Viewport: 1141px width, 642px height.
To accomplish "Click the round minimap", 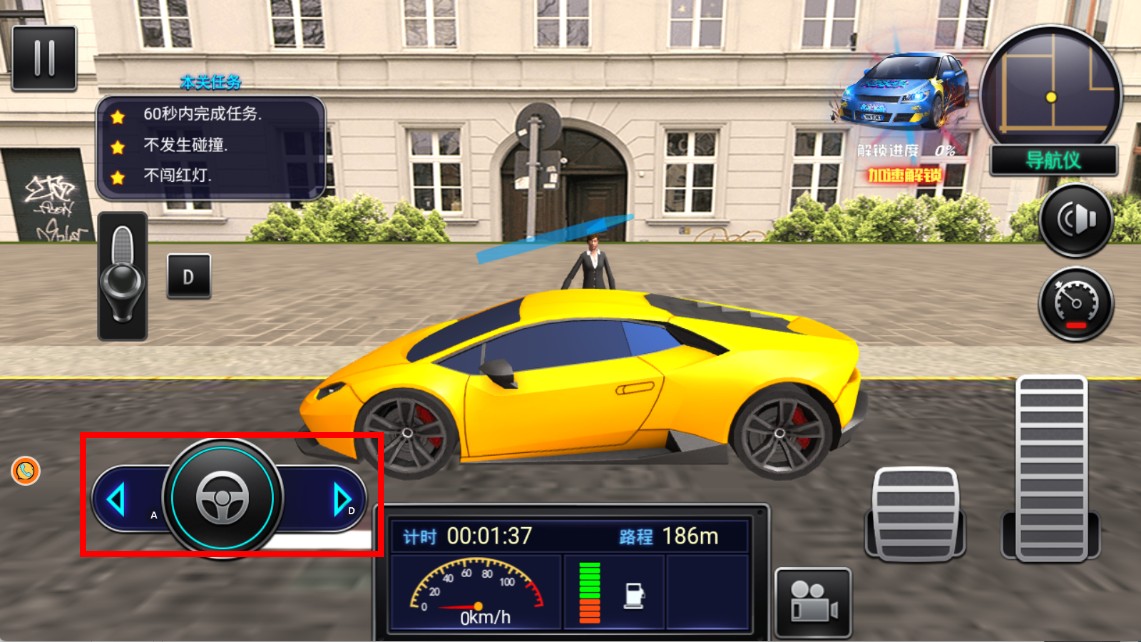I will [1050, 87].
